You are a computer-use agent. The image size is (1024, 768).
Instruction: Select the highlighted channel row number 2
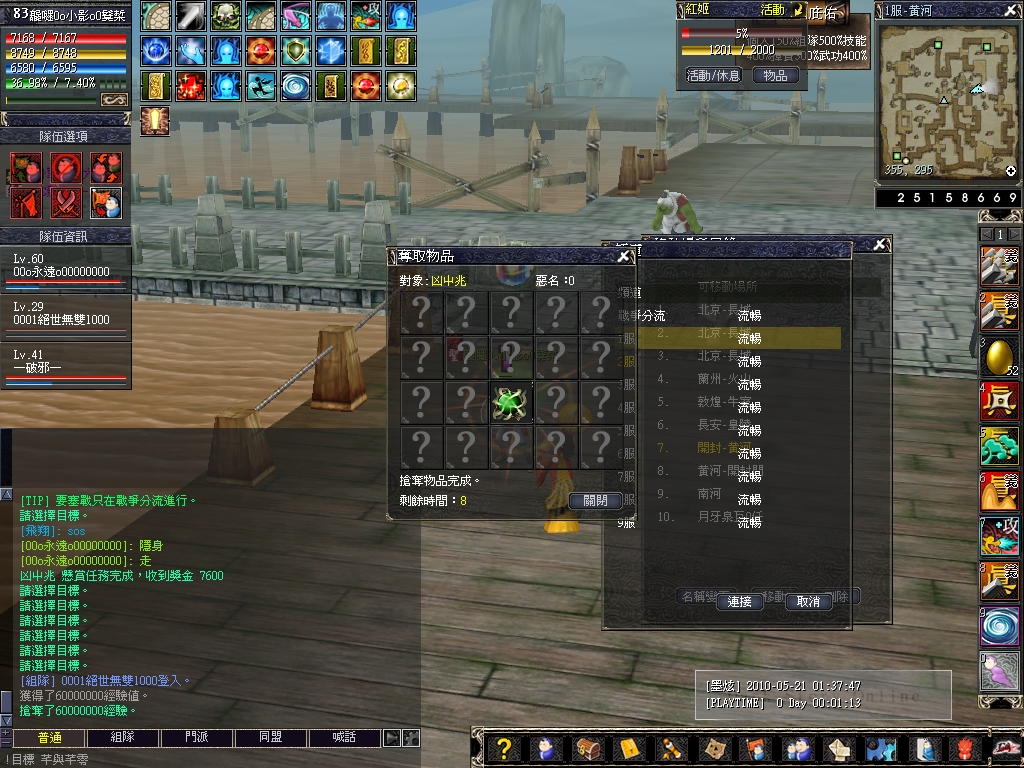[x=740, y=337]
